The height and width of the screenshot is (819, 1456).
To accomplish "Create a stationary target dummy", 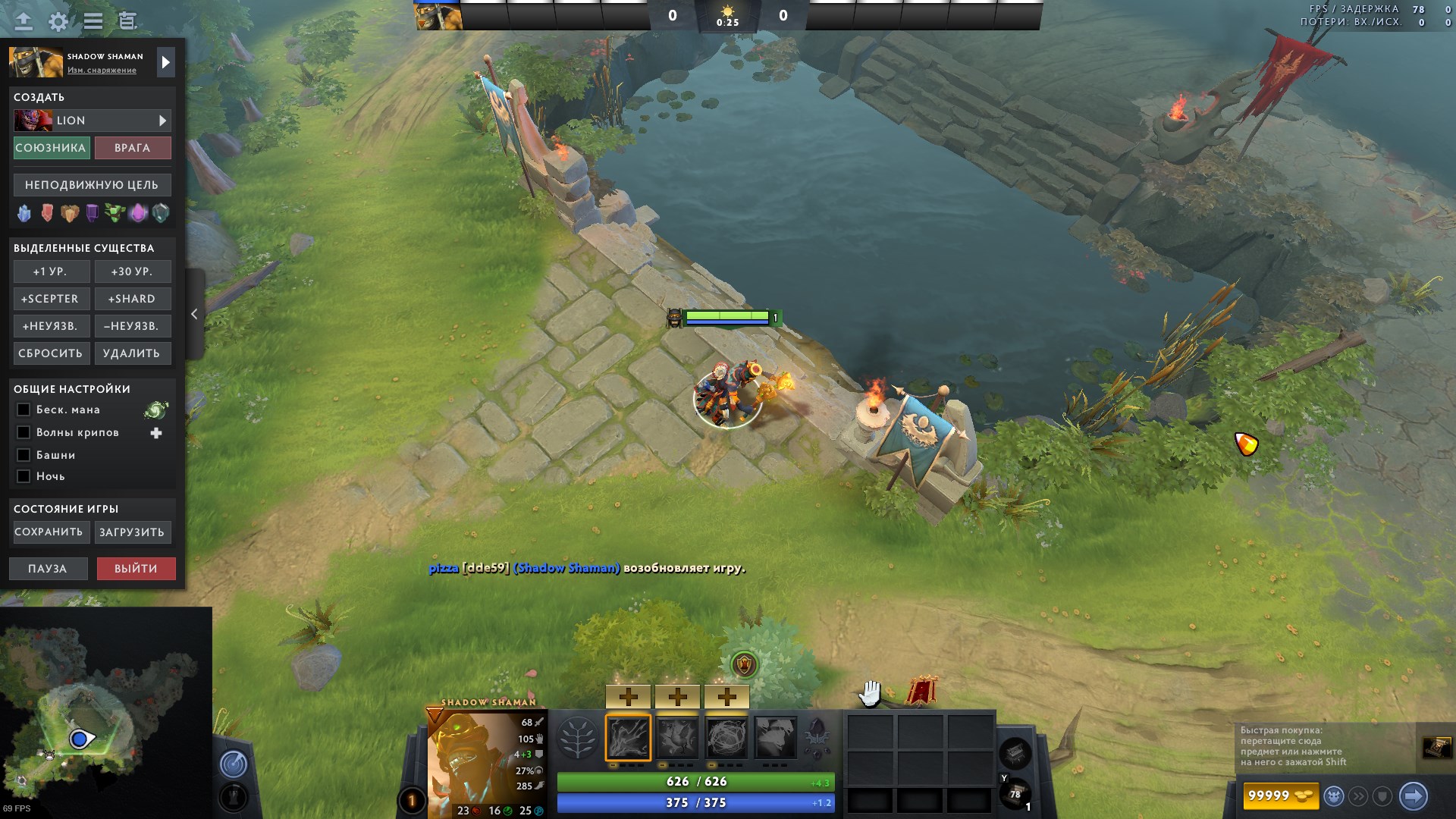I will click(92, 185).
